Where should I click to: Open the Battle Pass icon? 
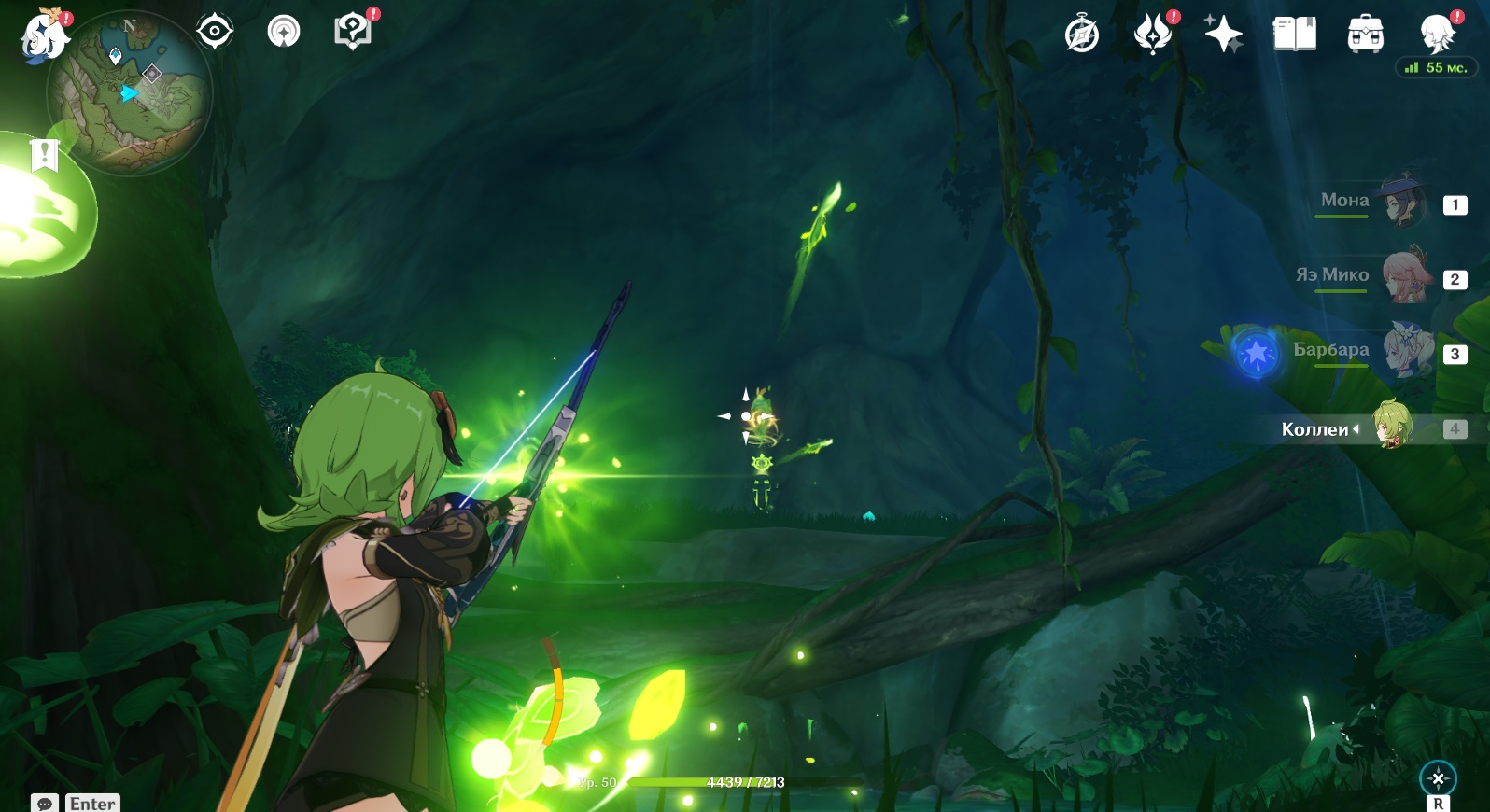coord(1153,35)
